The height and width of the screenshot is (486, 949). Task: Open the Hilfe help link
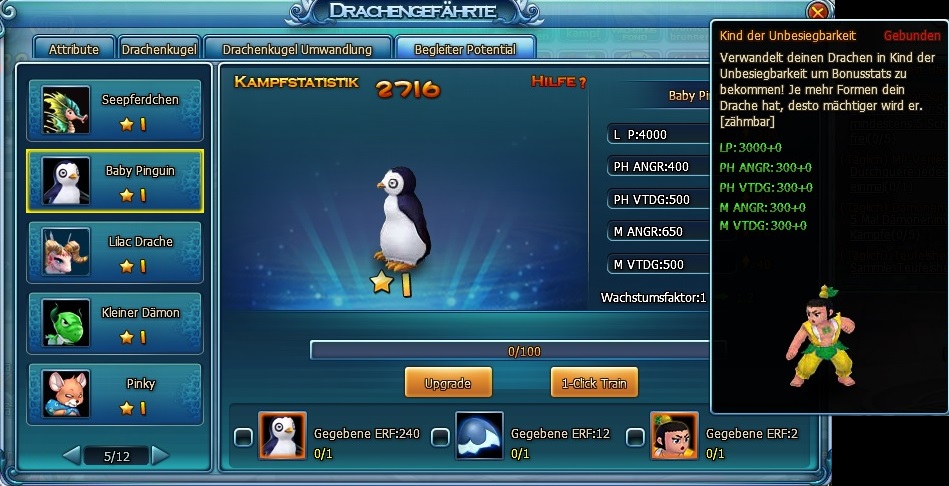tap(558, 82)
